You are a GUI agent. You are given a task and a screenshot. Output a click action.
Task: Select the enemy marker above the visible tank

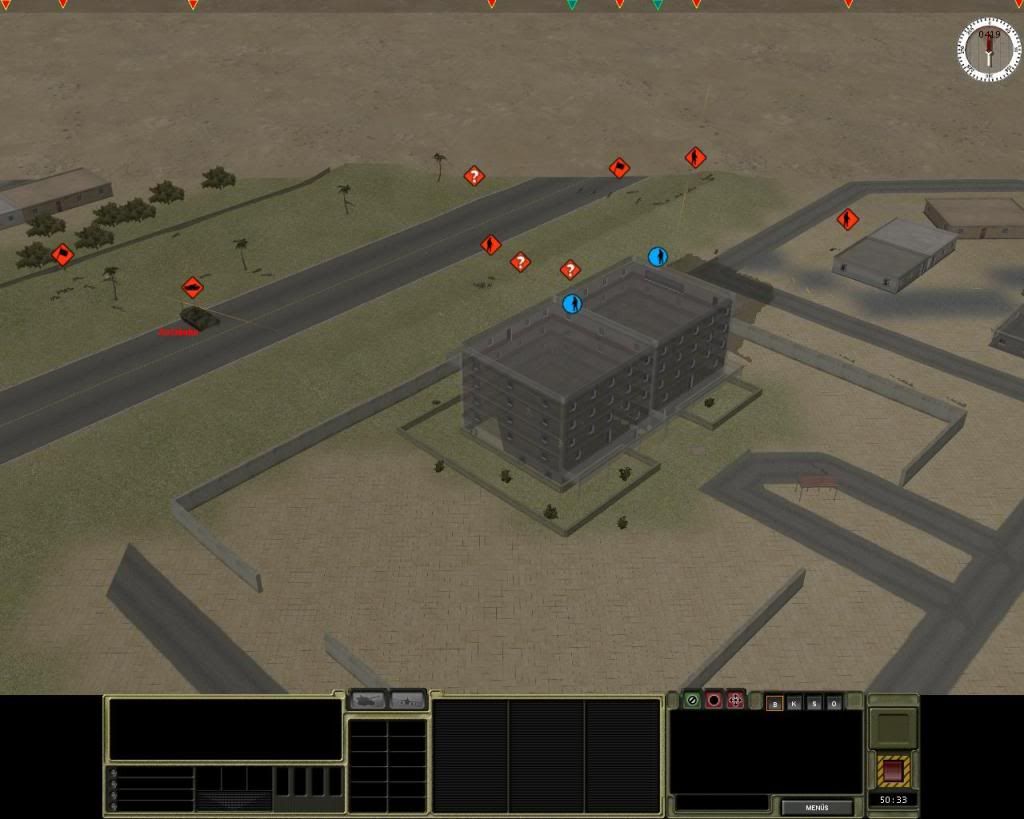pyautogui.click(x=193, y=288)
